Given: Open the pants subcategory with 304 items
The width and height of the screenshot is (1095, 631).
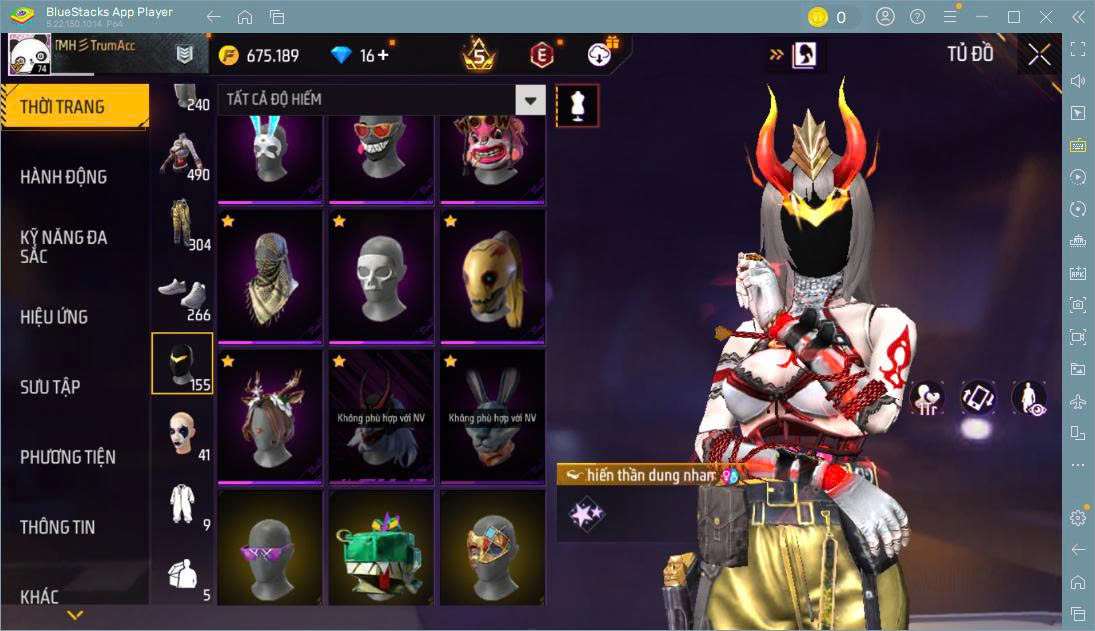Looking at the screenshot, I should coord(181,223).
